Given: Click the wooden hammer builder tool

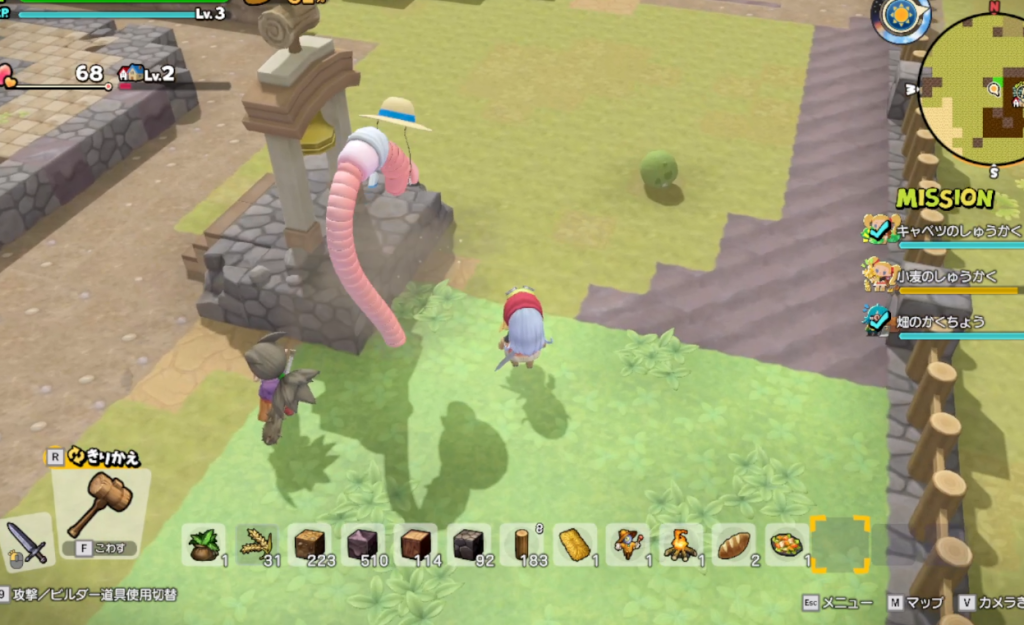Looking at the screenshot, I should [x=98, y=506].
